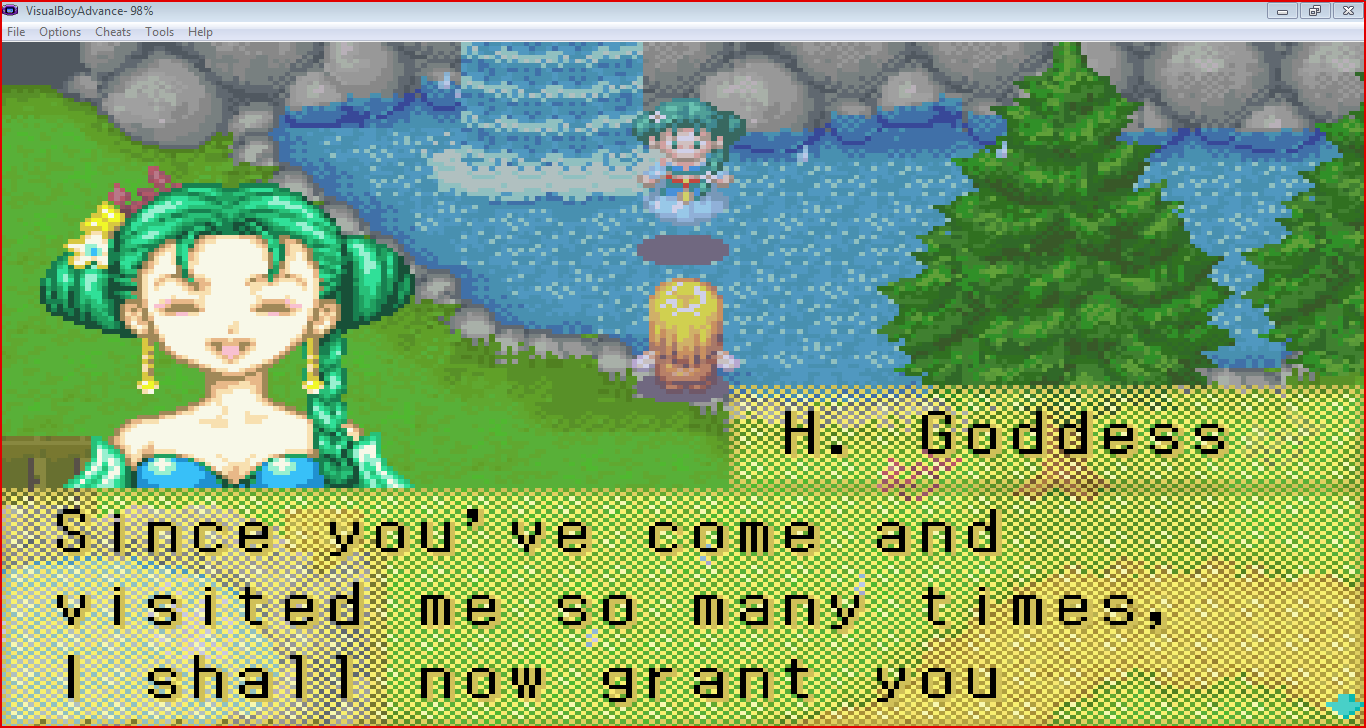Open the Cheats menu

(112, 31)
